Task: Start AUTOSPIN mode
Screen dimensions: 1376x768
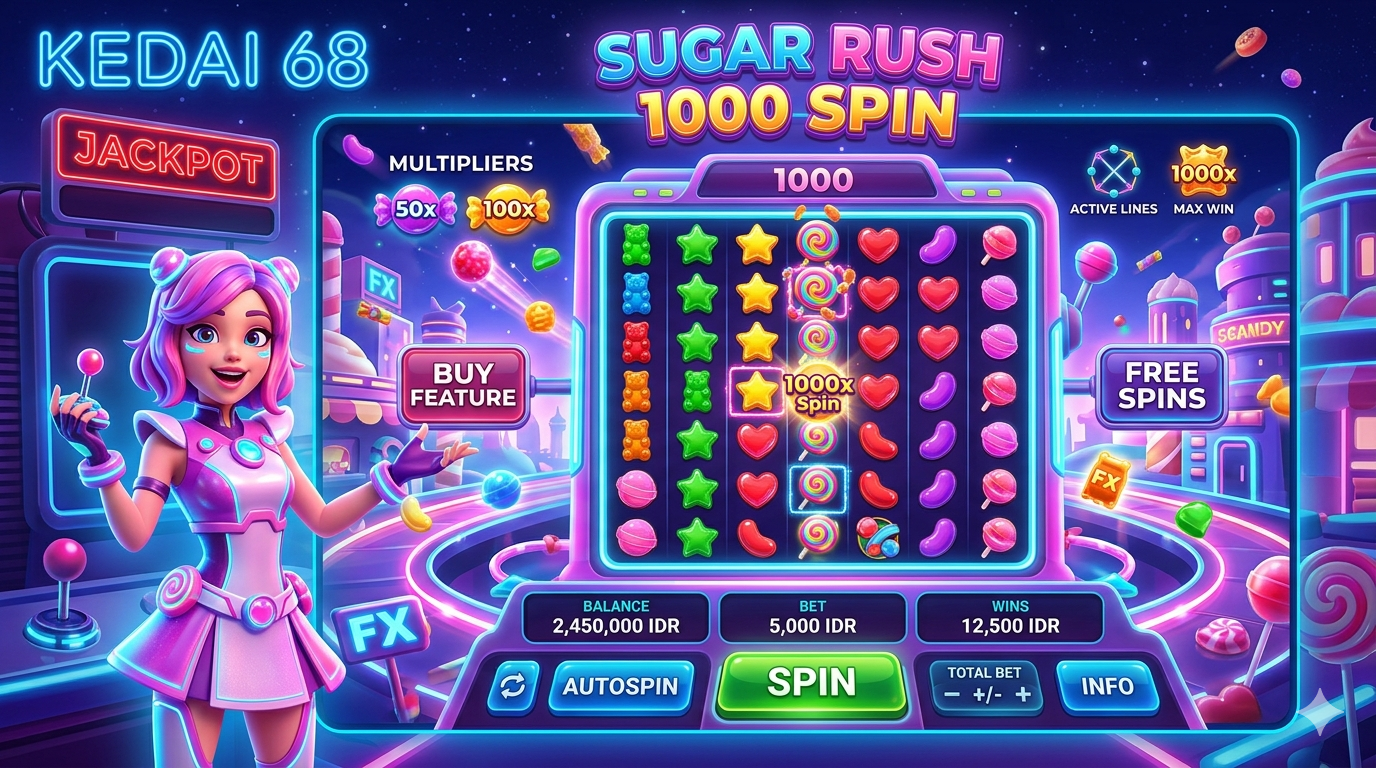Action: 620,687
